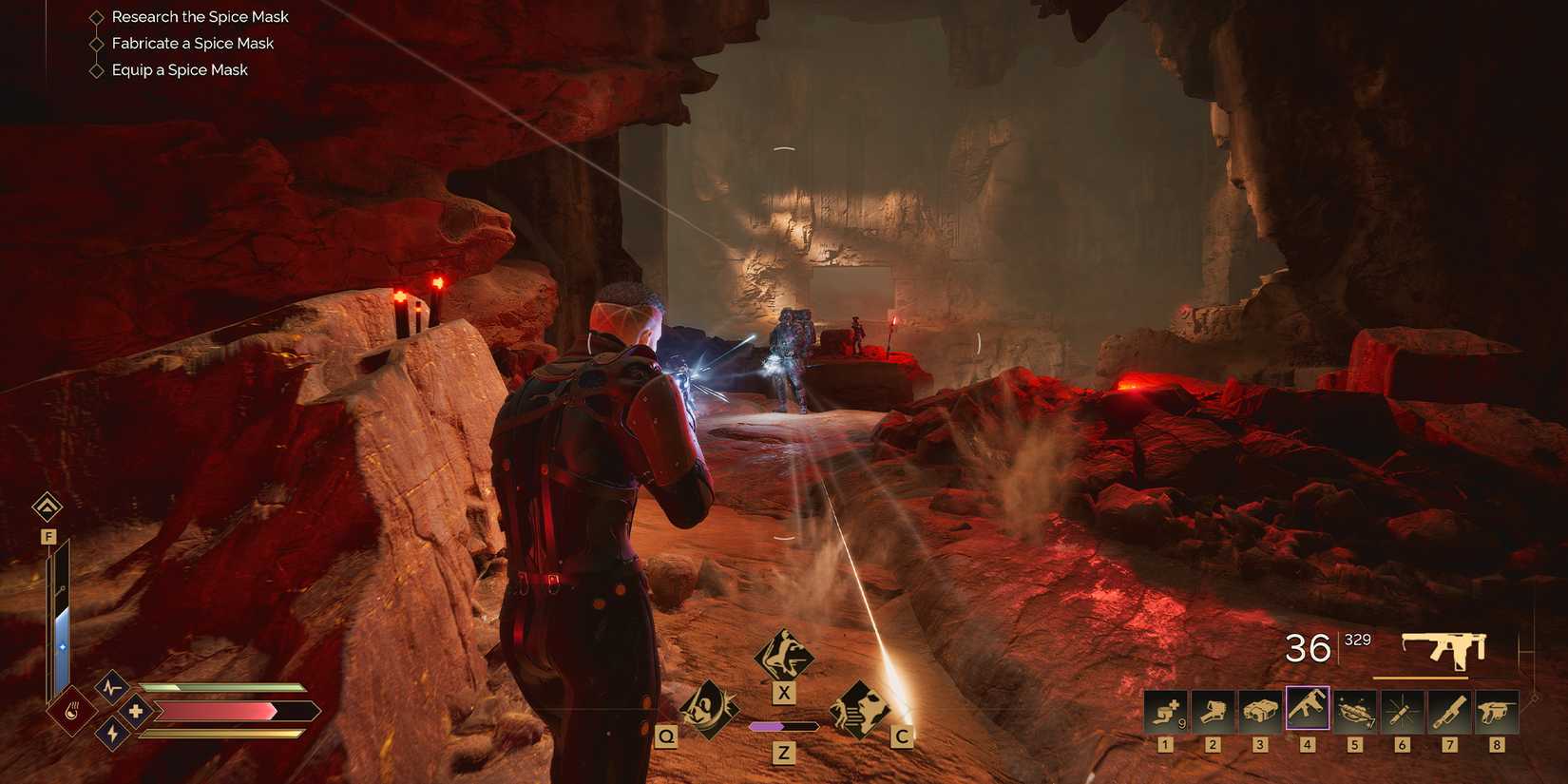Select the crysknife in hotbar slot 6
Image resolution: width=1568 pixels, height=784 pixels.
(1403, 711)
